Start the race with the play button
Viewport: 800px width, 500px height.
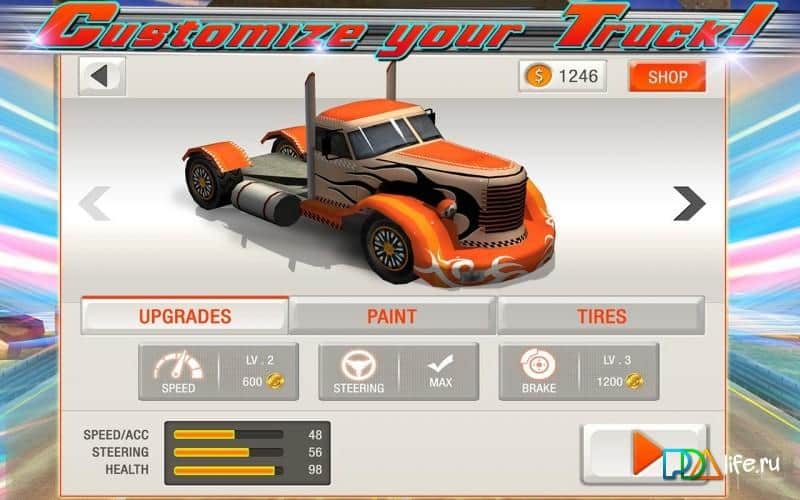pyautogui.click(x=644, y=454)
